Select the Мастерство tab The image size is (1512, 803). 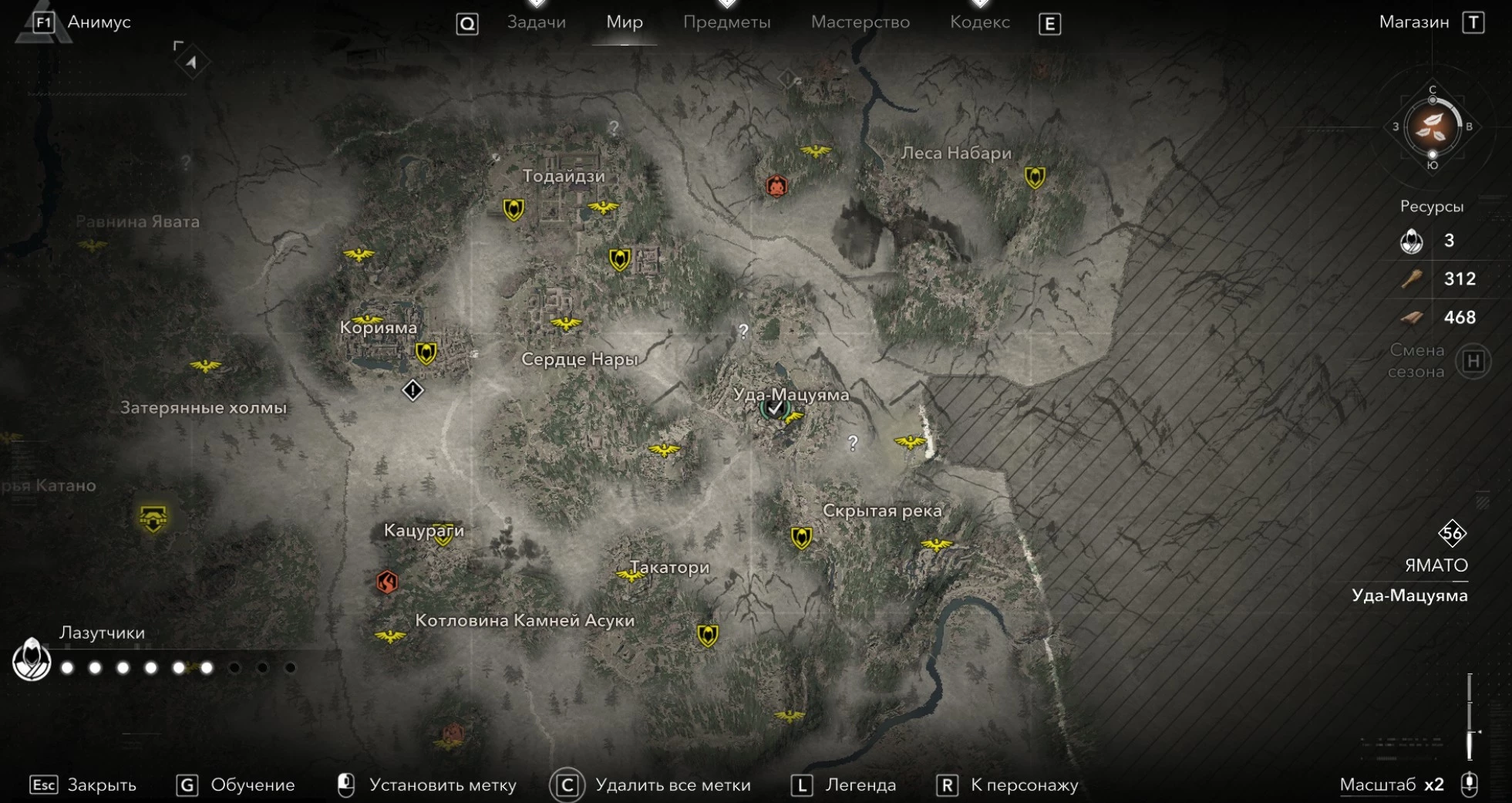tap(860, 22)
